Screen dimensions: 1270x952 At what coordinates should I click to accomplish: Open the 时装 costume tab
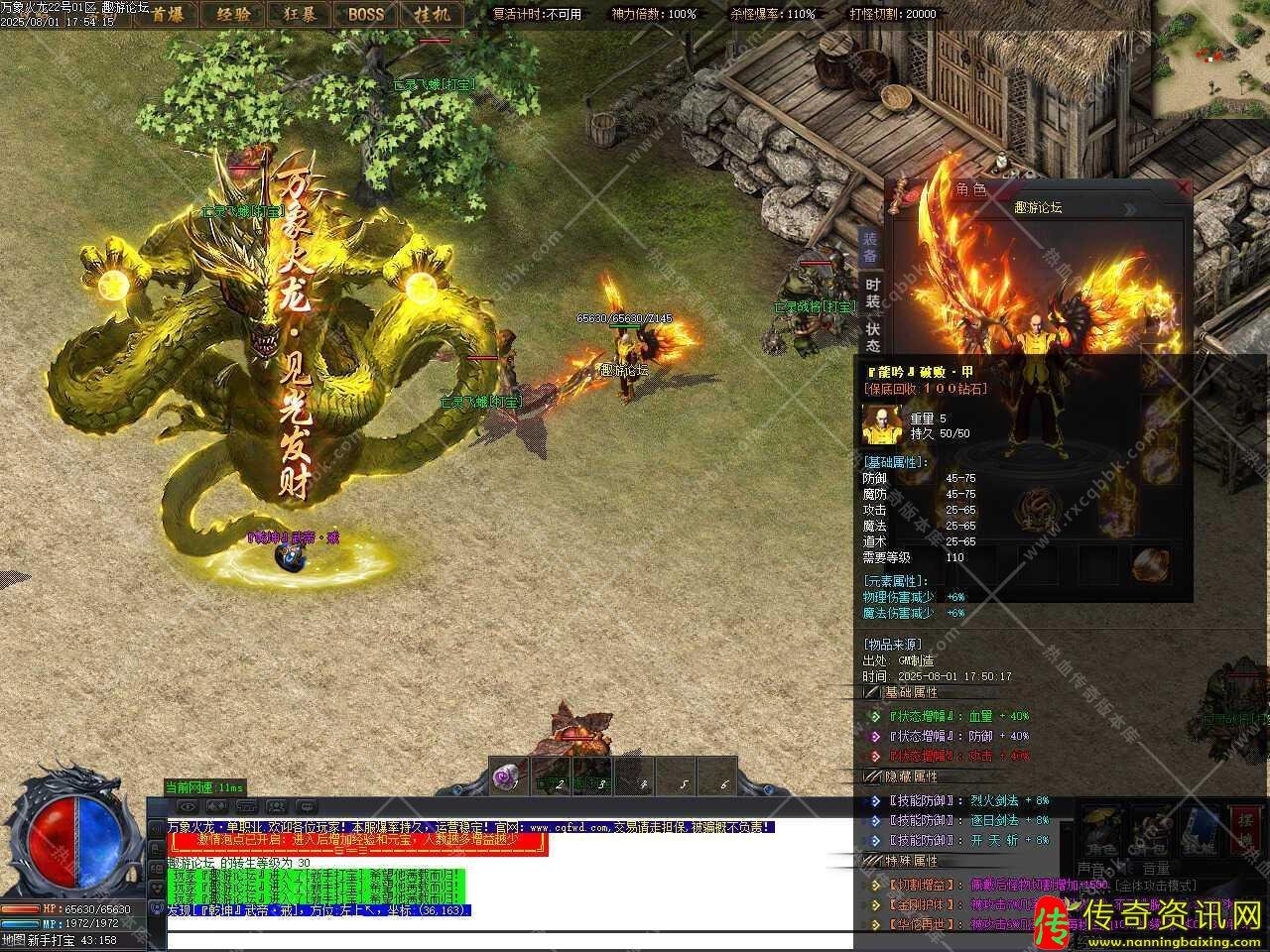click(872, 292)
